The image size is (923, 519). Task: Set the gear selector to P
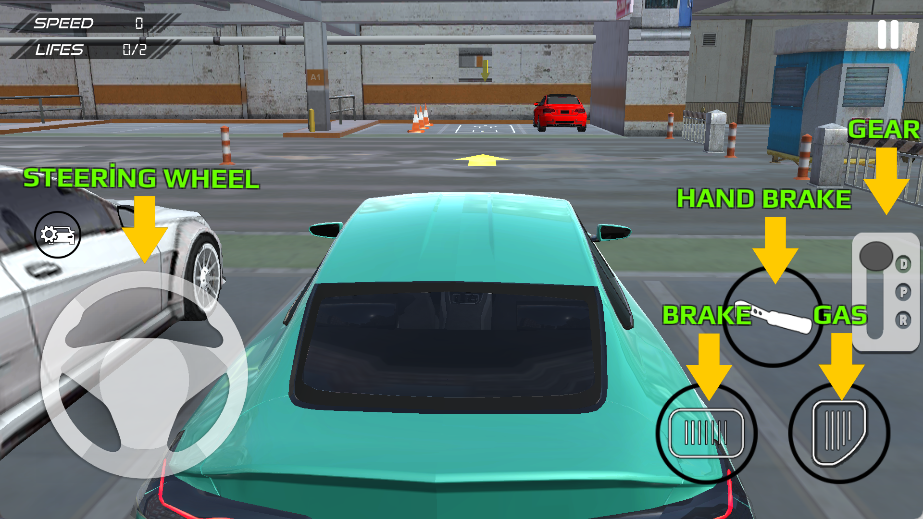[x=903, y=292]
